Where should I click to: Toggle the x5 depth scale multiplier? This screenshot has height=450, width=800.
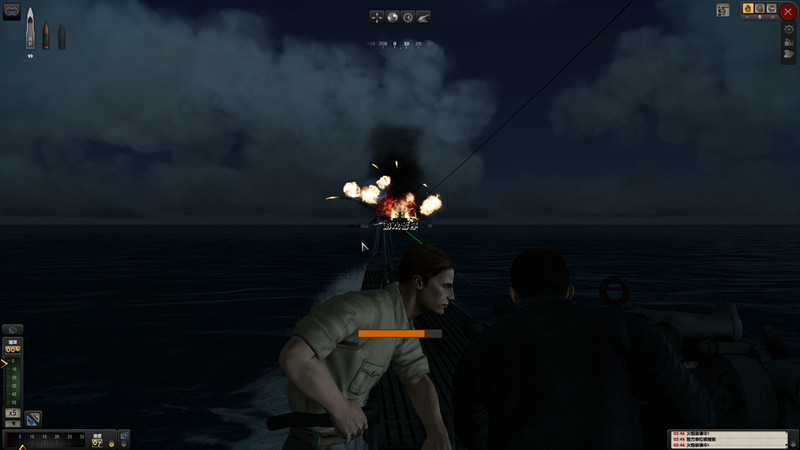point(13,412)
